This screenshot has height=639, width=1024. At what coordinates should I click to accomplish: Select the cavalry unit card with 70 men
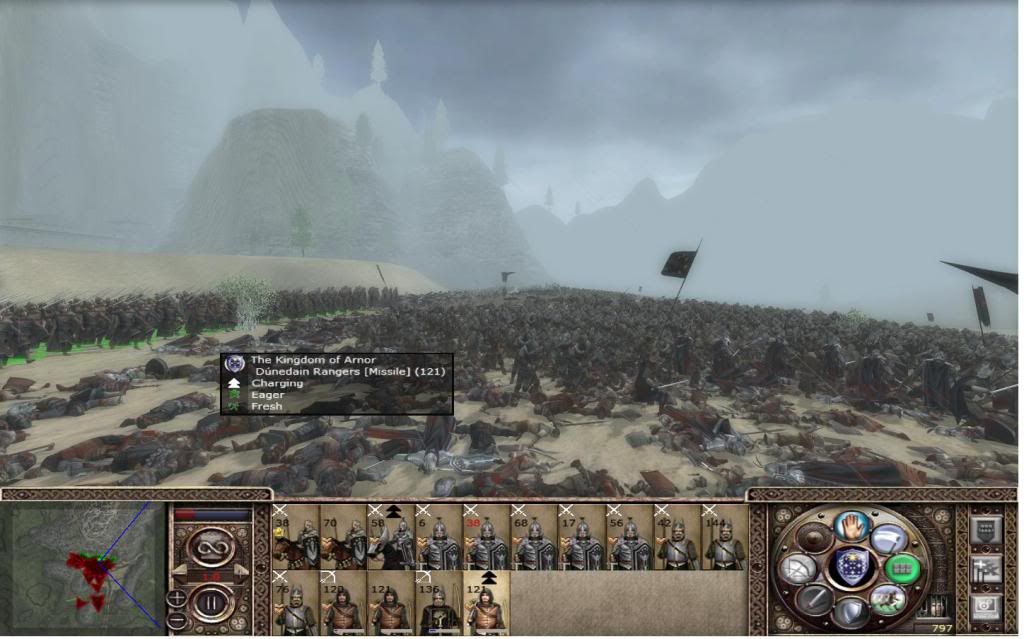342,538
